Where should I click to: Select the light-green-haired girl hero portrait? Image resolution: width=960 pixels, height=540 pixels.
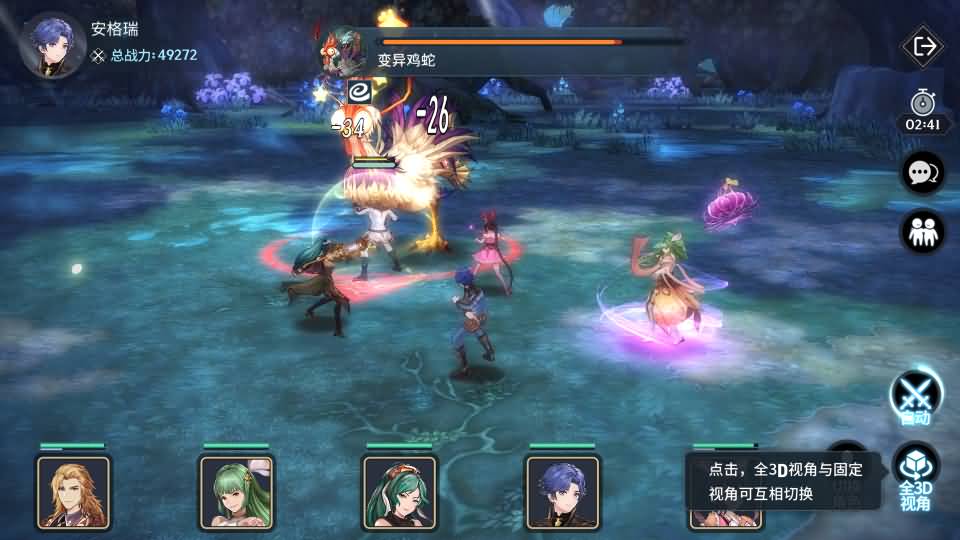point(236,492)
